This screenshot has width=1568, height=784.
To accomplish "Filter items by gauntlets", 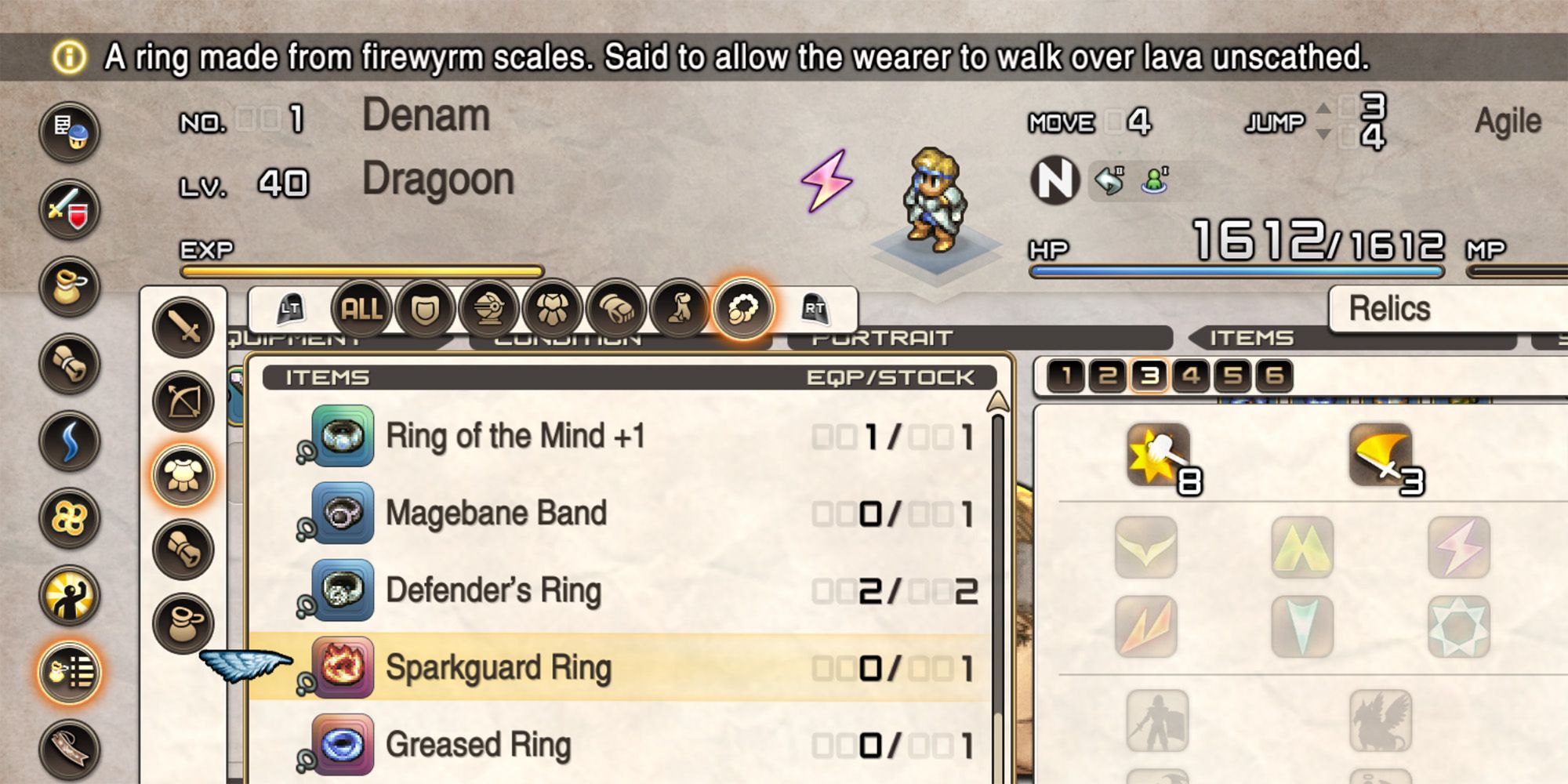I will pyautogui.click(x=618, y=308).
